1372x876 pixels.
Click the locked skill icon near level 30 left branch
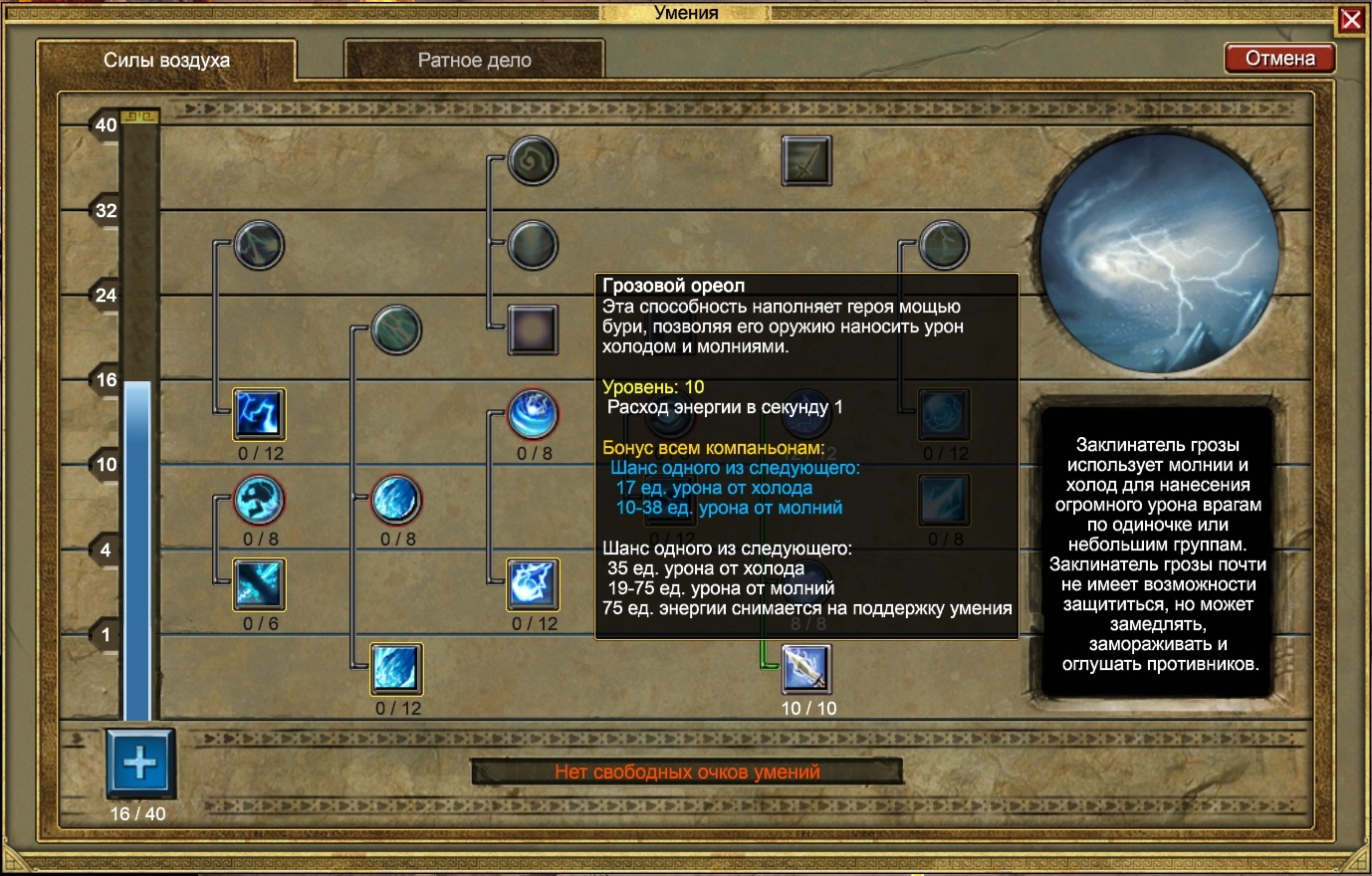coord(257,245)
